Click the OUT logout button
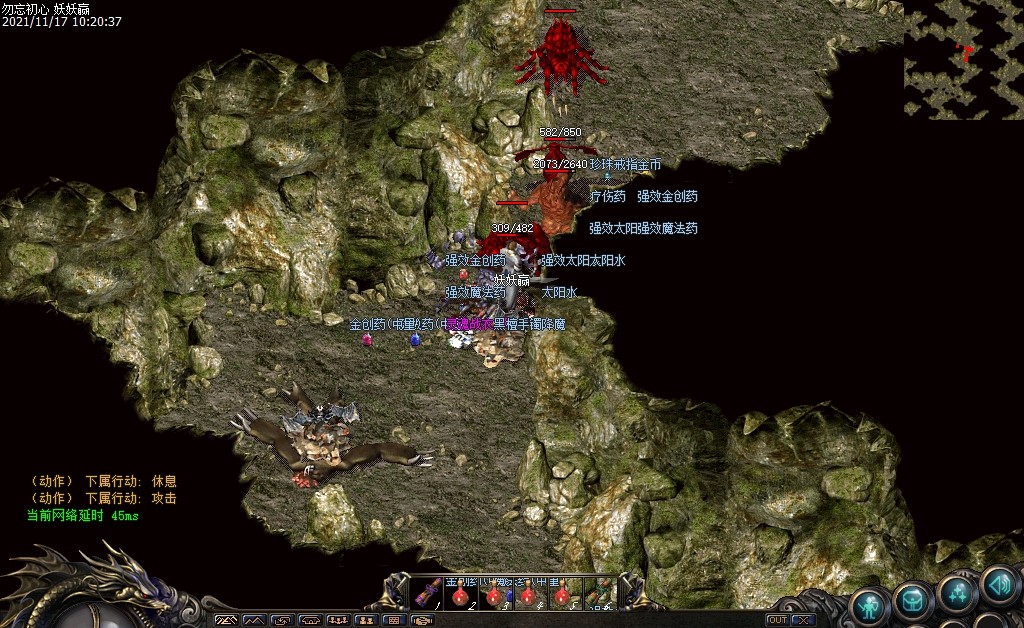Viewport: 1024px width, 628px height. [777, 620]
